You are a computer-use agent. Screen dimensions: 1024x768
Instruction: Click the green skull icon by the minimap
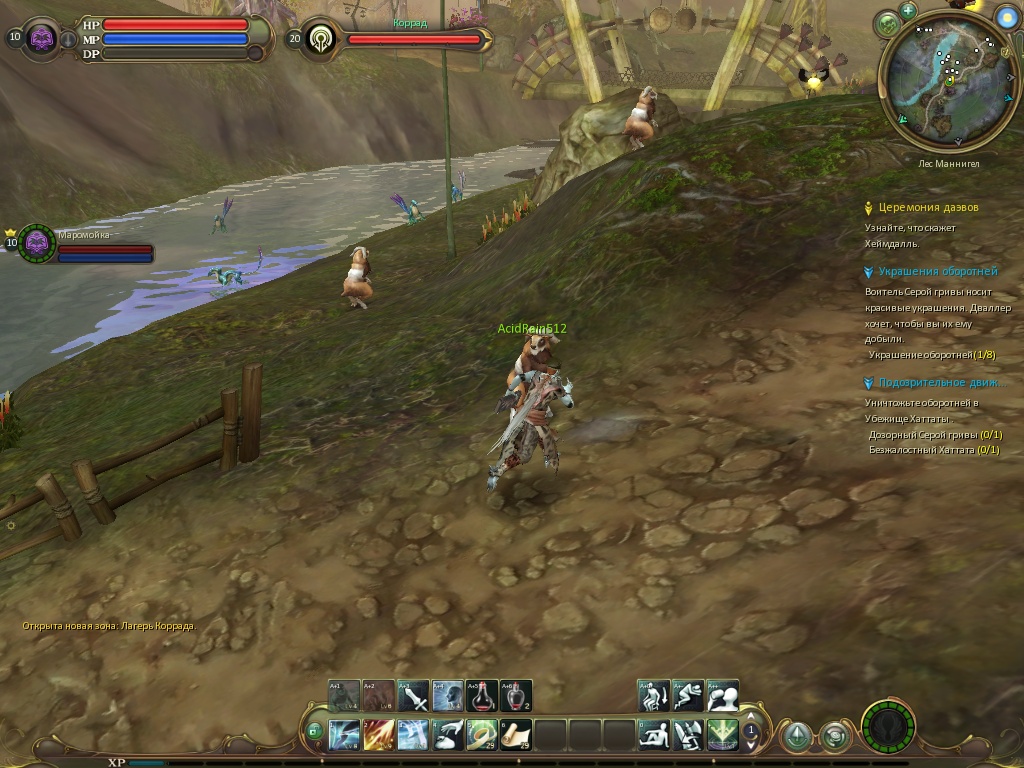886,24
